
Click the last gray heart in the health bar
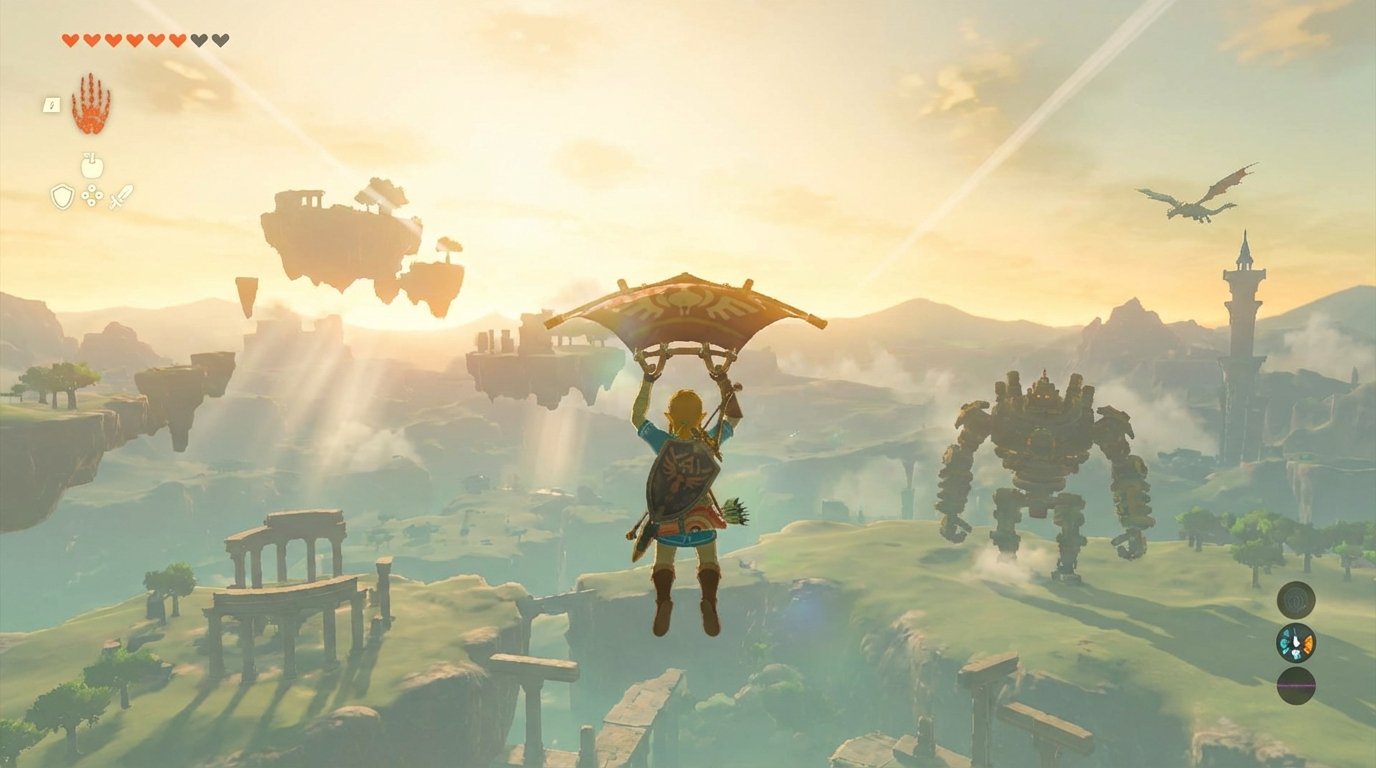point(218,39)
